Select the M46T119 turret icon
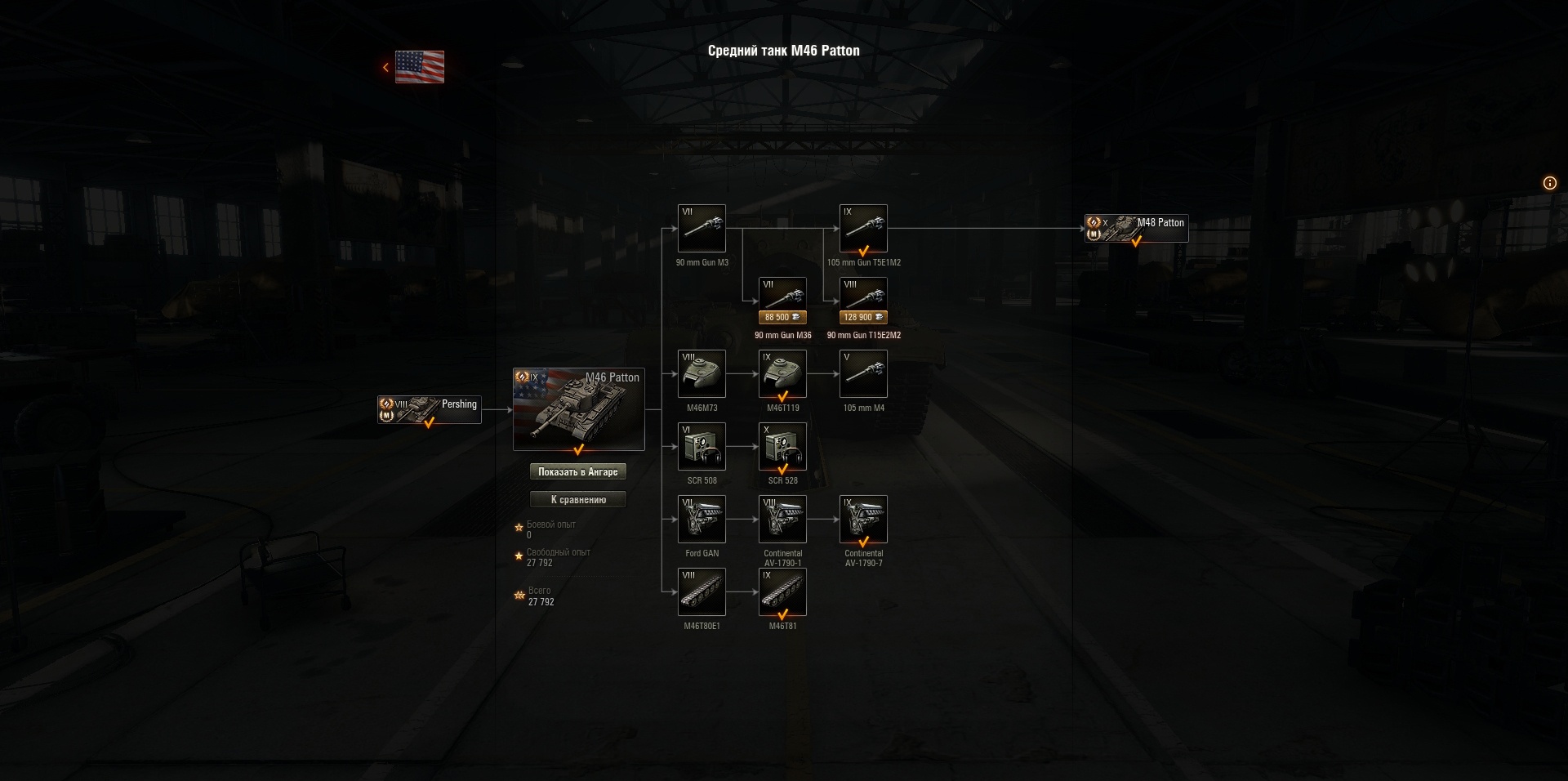Image resolution: width=1568 pixels, height=781 pixels. coord(782,374)
